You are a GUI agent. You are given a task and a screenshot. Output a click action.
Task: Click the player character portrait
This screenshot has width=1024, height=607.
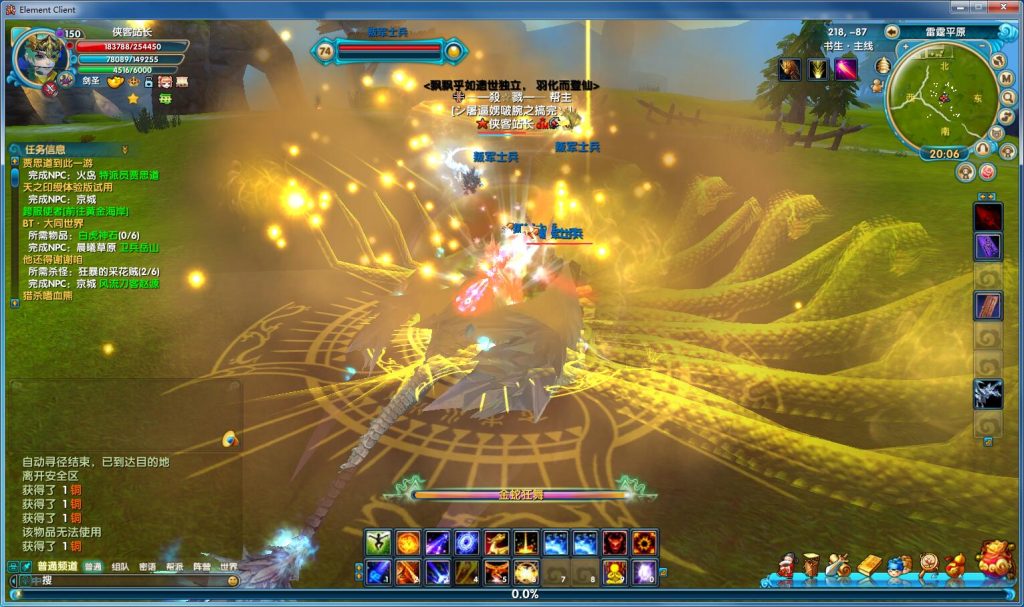pos(38,57)
